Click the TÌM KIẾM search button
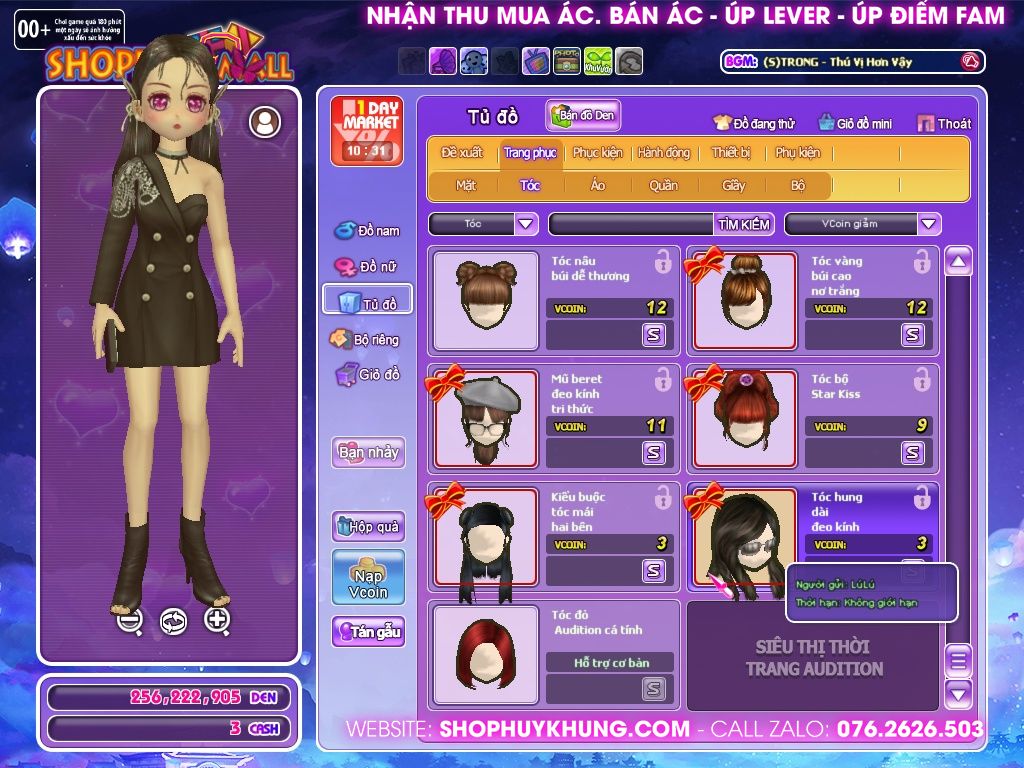Viewport: 1024px width, 768px height. pyautogui.click(x=743, y=224)
